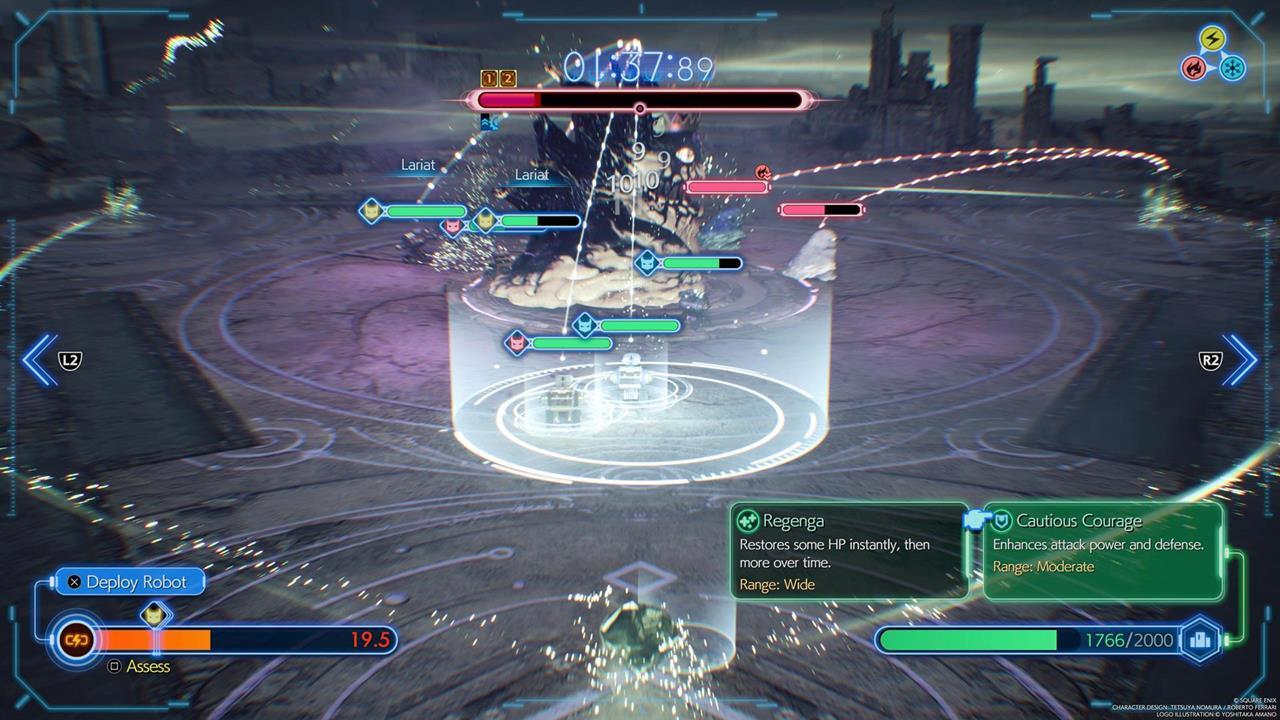Click the robot head marker above the orange gauge
Screen dimensions: 1280x720
(x=153, y=613)
